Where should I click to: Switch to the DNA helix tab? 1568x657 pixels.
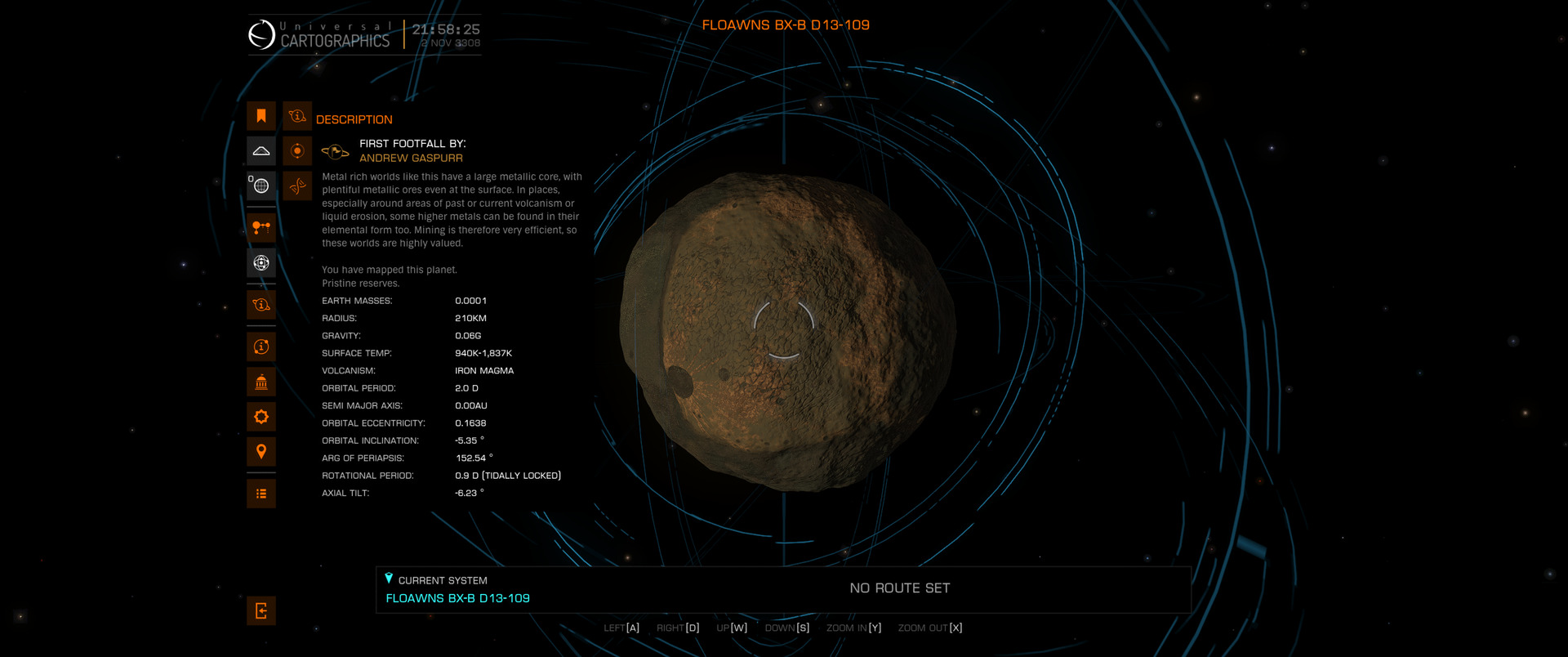click(297, 185)
